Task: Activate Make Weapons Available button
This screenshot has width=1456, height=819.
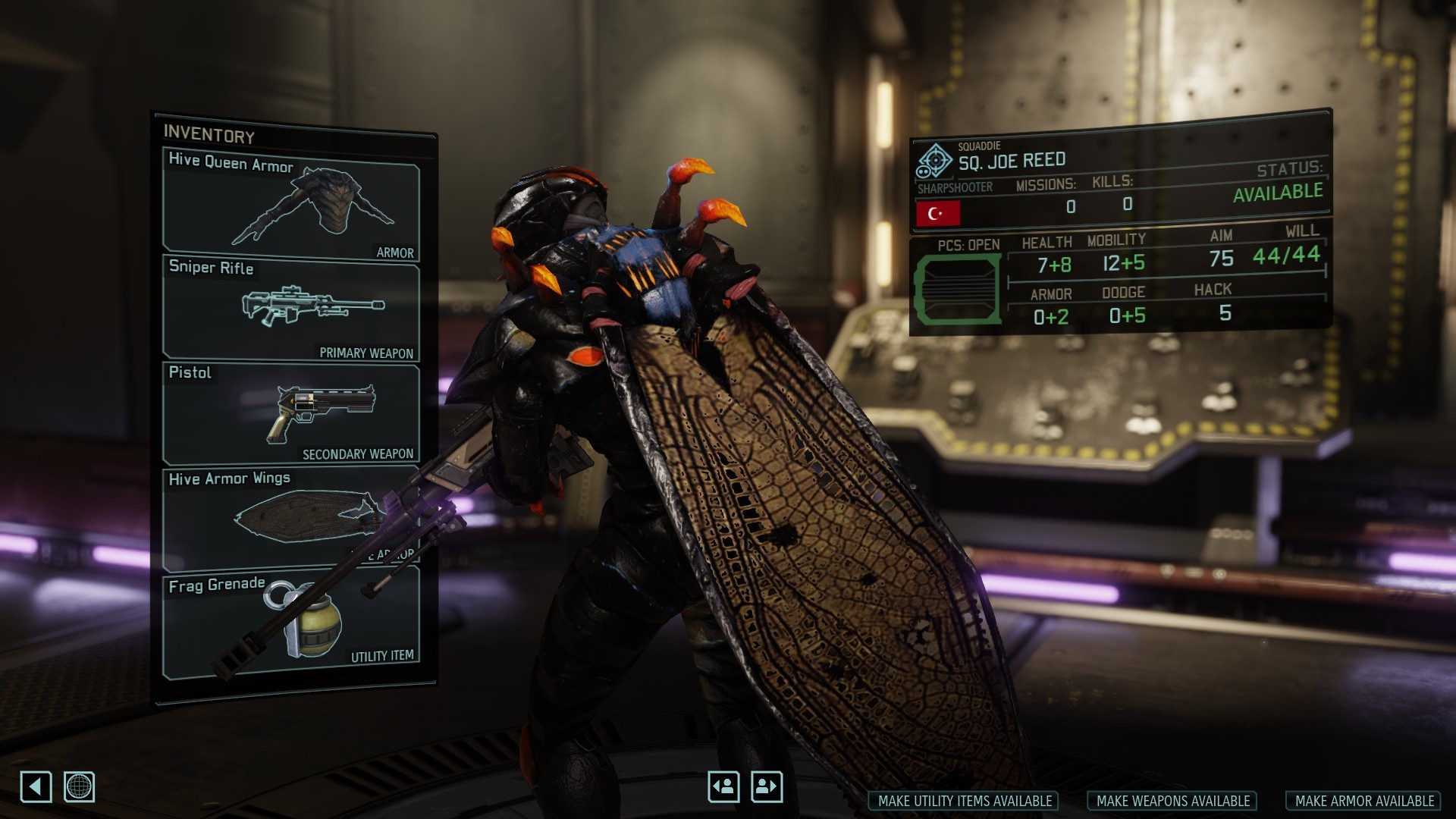Action: pos(1172,801)
